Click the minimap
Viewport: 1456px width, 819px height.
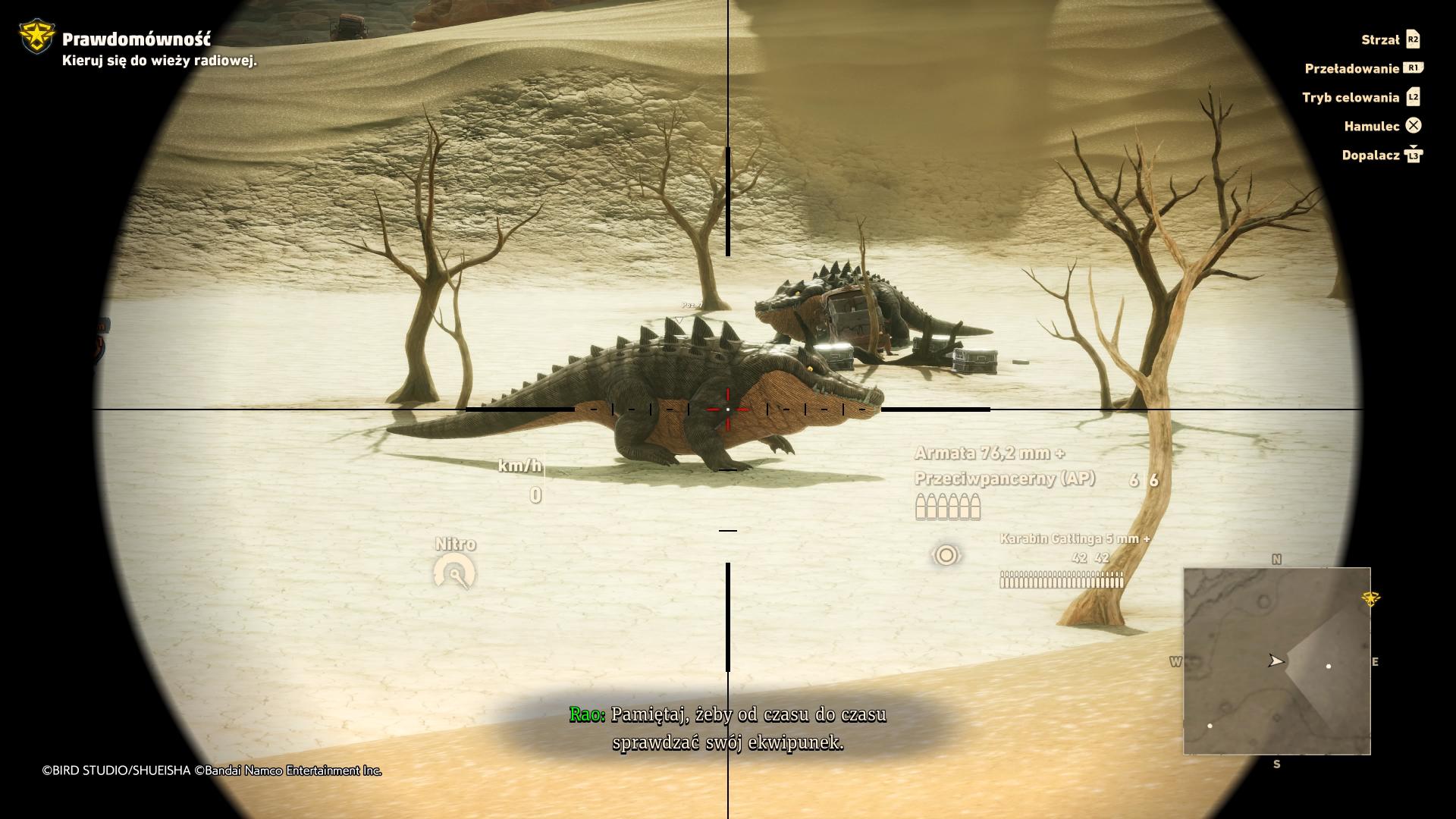(1276, 661)
